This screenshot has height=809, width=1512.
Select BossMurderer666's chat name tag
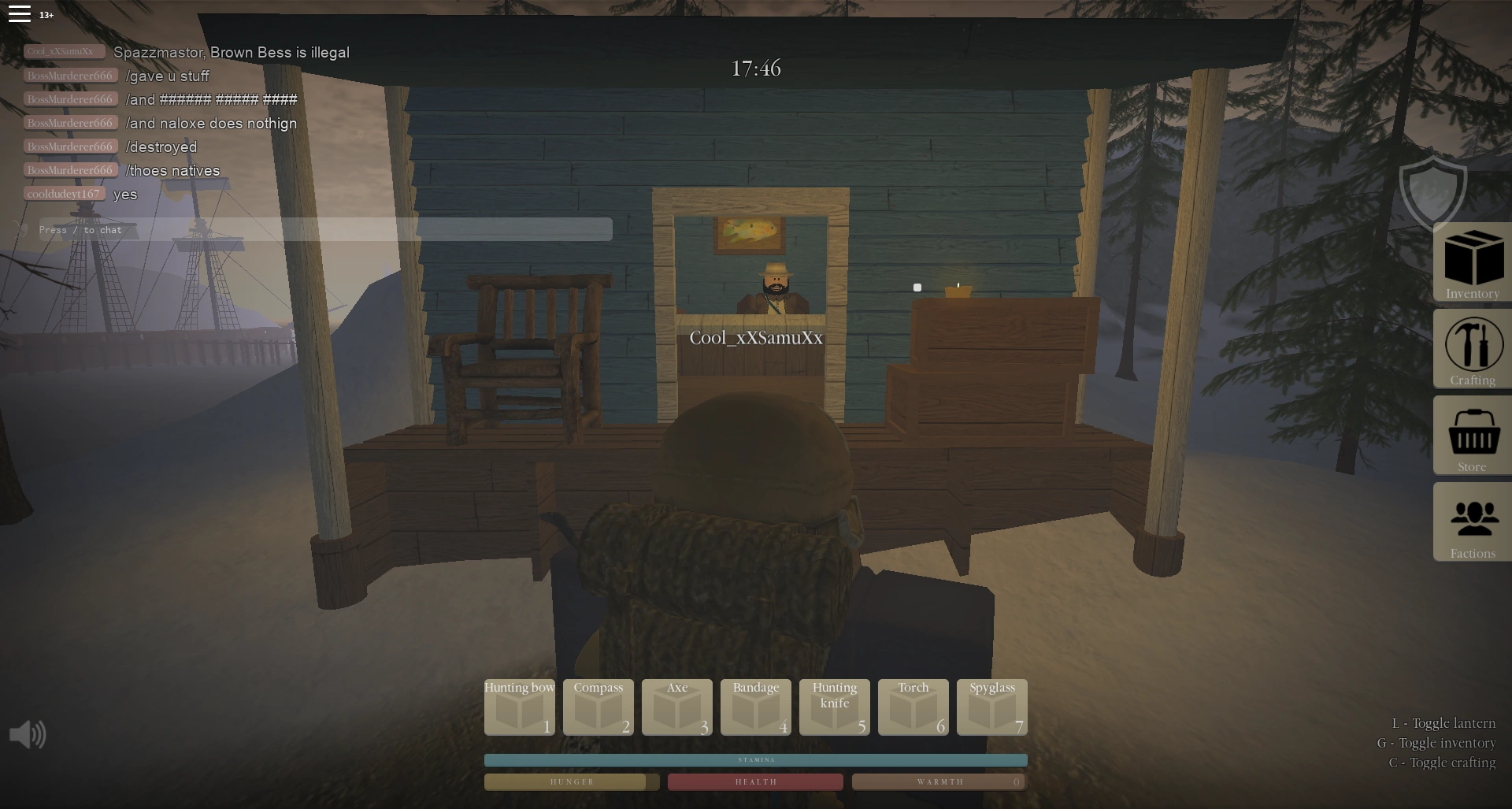click(70, 75)
